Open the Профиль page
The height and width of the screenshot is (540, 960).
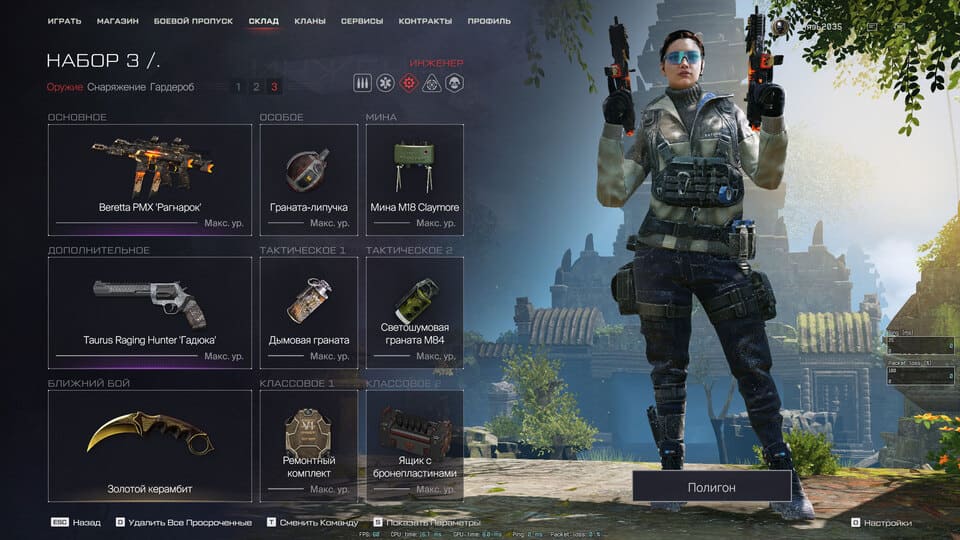tap(490, 21)
